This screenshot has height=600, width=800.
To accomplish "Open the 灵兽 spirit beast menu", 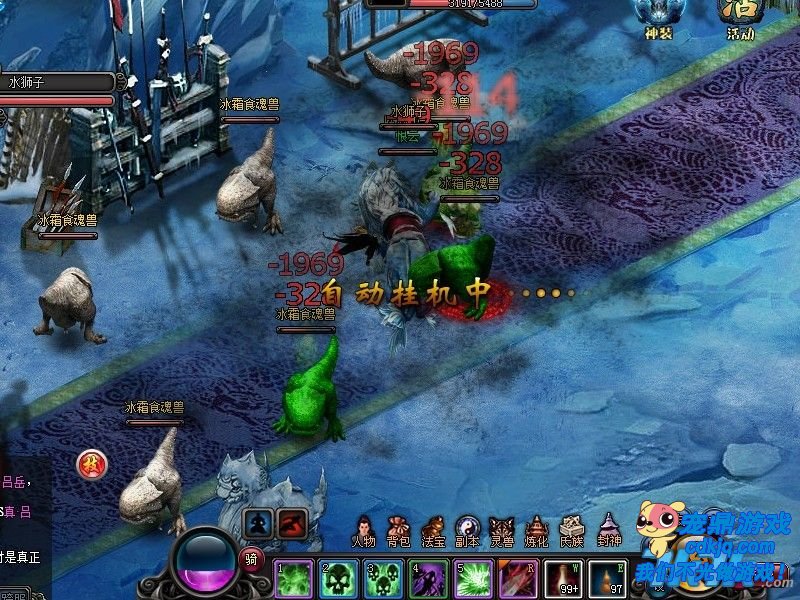I will coord(502,530).
